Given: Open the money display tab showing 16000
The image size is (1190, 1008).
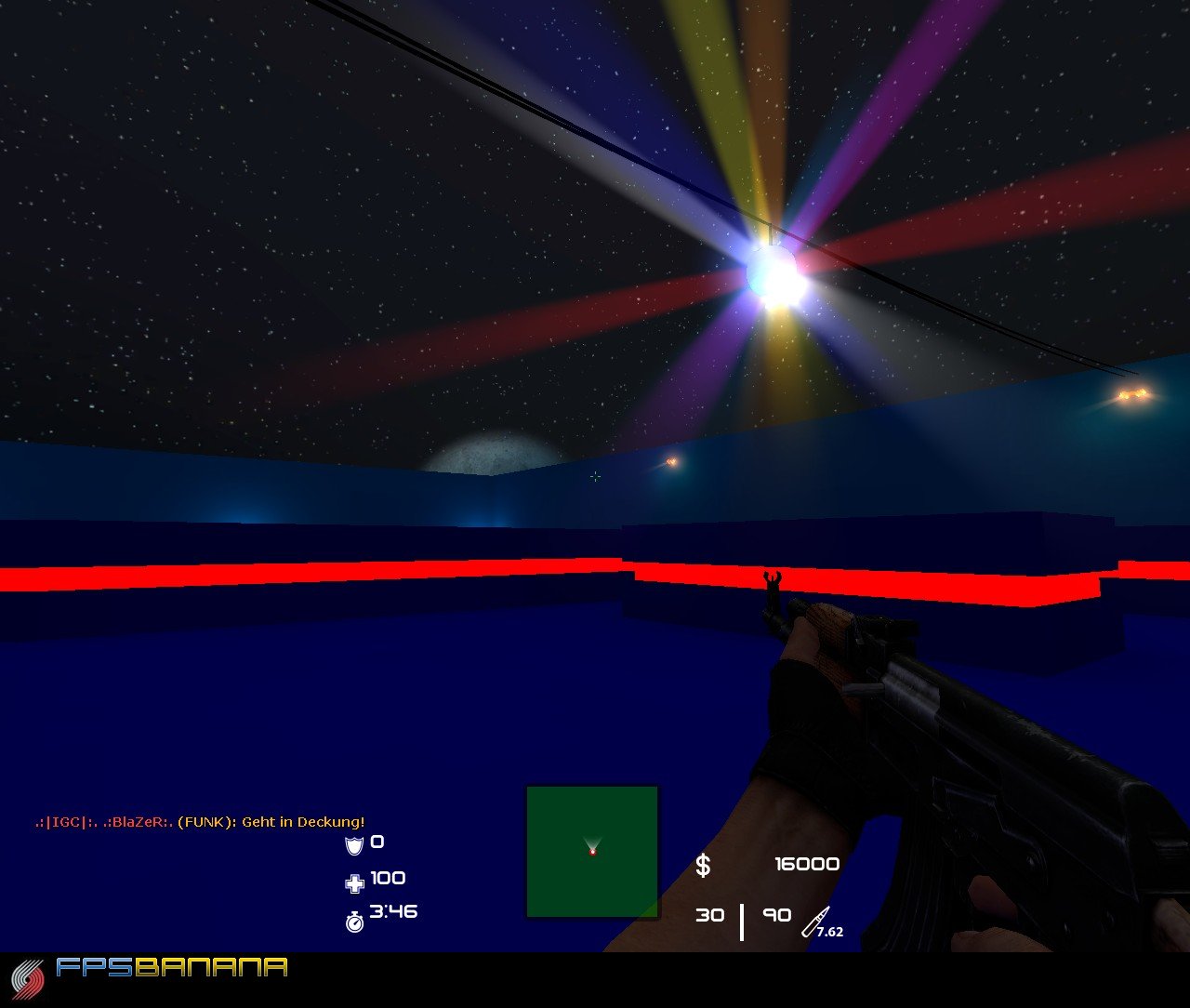Looking at the screenshot, I should (807, 864).
